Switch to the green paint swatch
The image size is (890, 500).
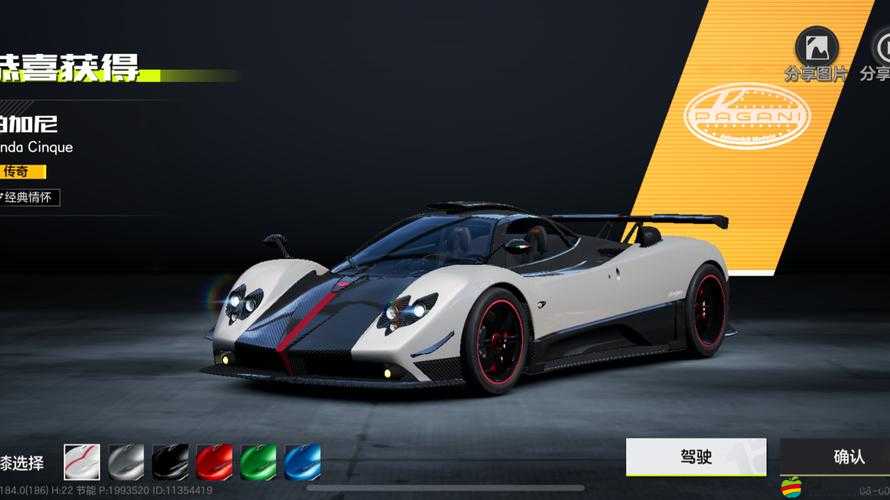pyautogui.click(x=258, y=462)
